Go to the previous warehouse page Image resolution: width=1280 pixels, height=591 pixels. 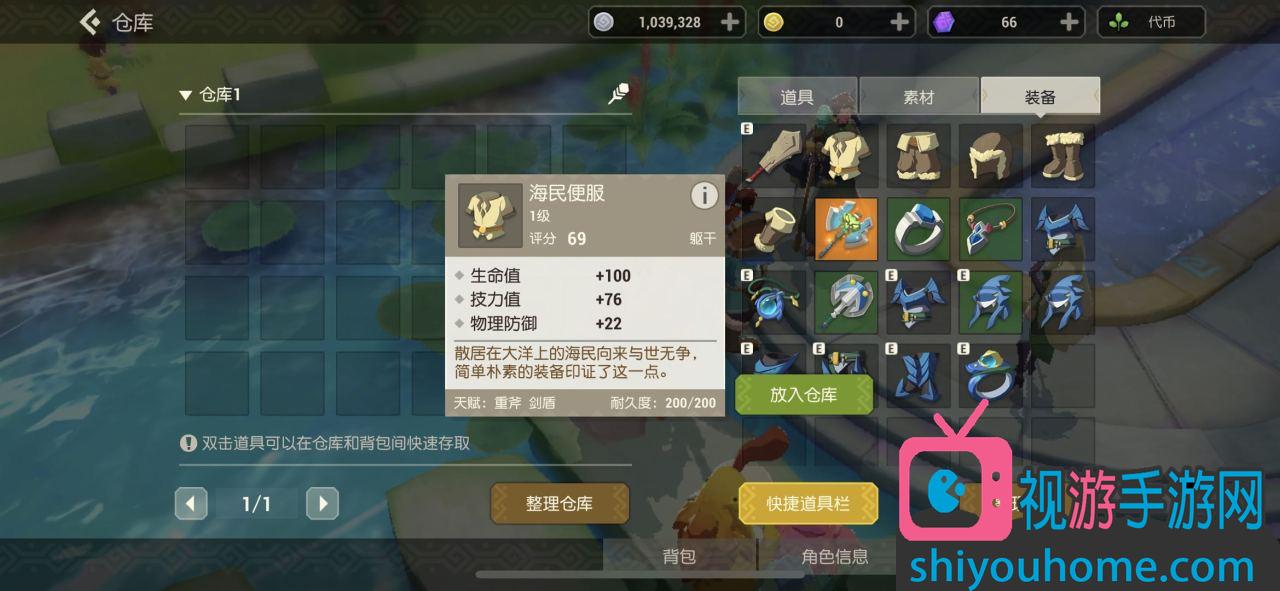pyautogui.click(x=191, y=503)
